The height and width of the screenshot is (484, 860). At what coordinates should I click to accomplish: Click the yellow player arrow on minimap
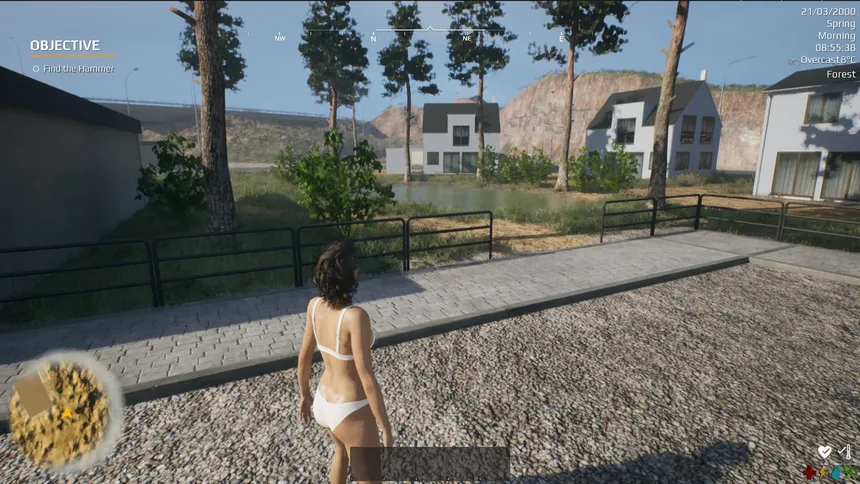pos(67,412)
